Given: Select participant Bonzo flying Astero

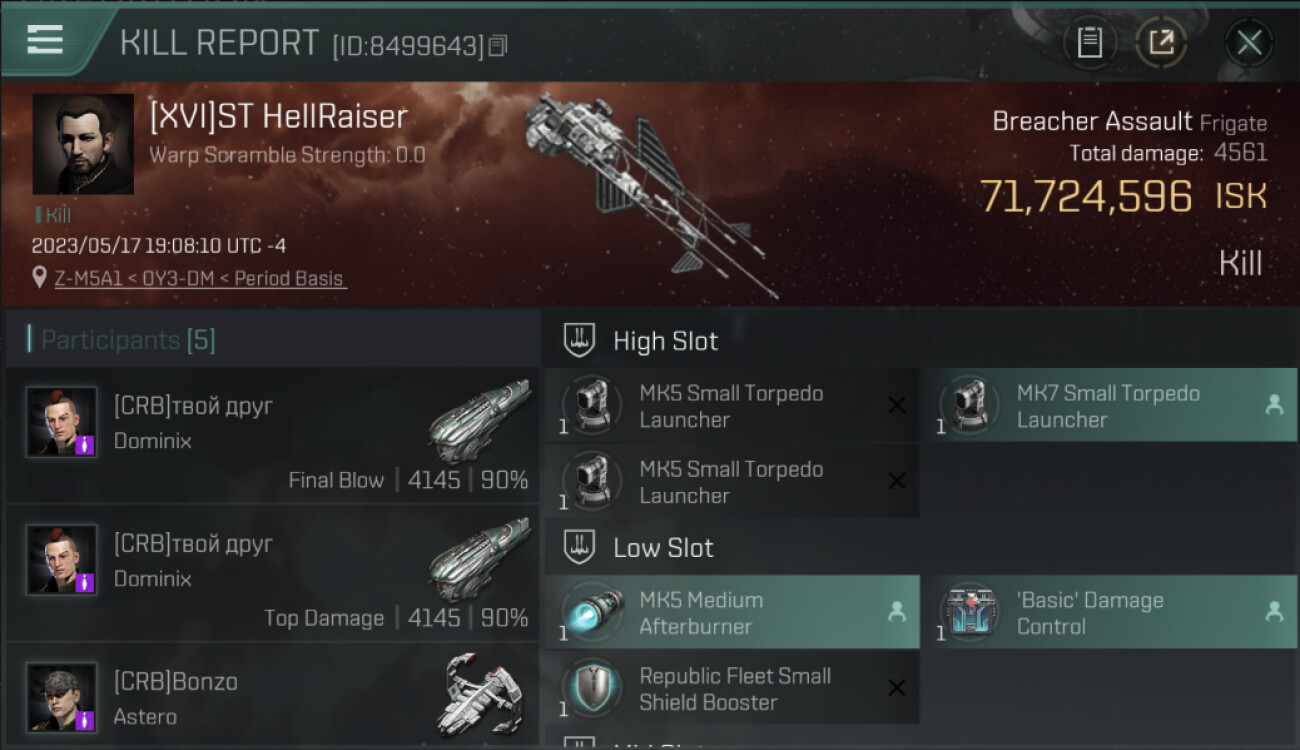Looking at the screenshot, I should [273, 696].
